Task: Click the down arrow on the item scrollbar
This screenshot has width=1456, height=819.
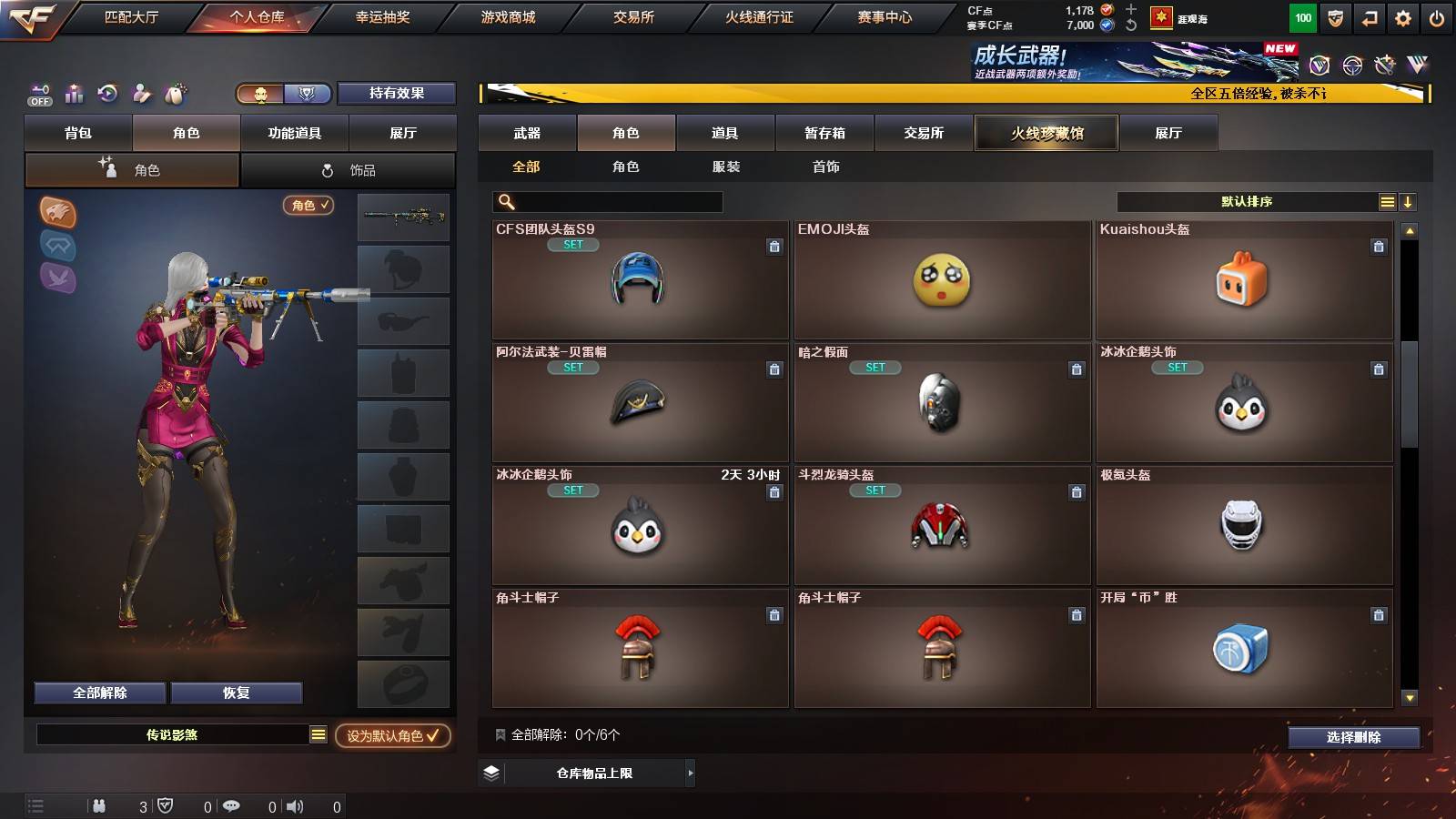Action: (1410, 699)
